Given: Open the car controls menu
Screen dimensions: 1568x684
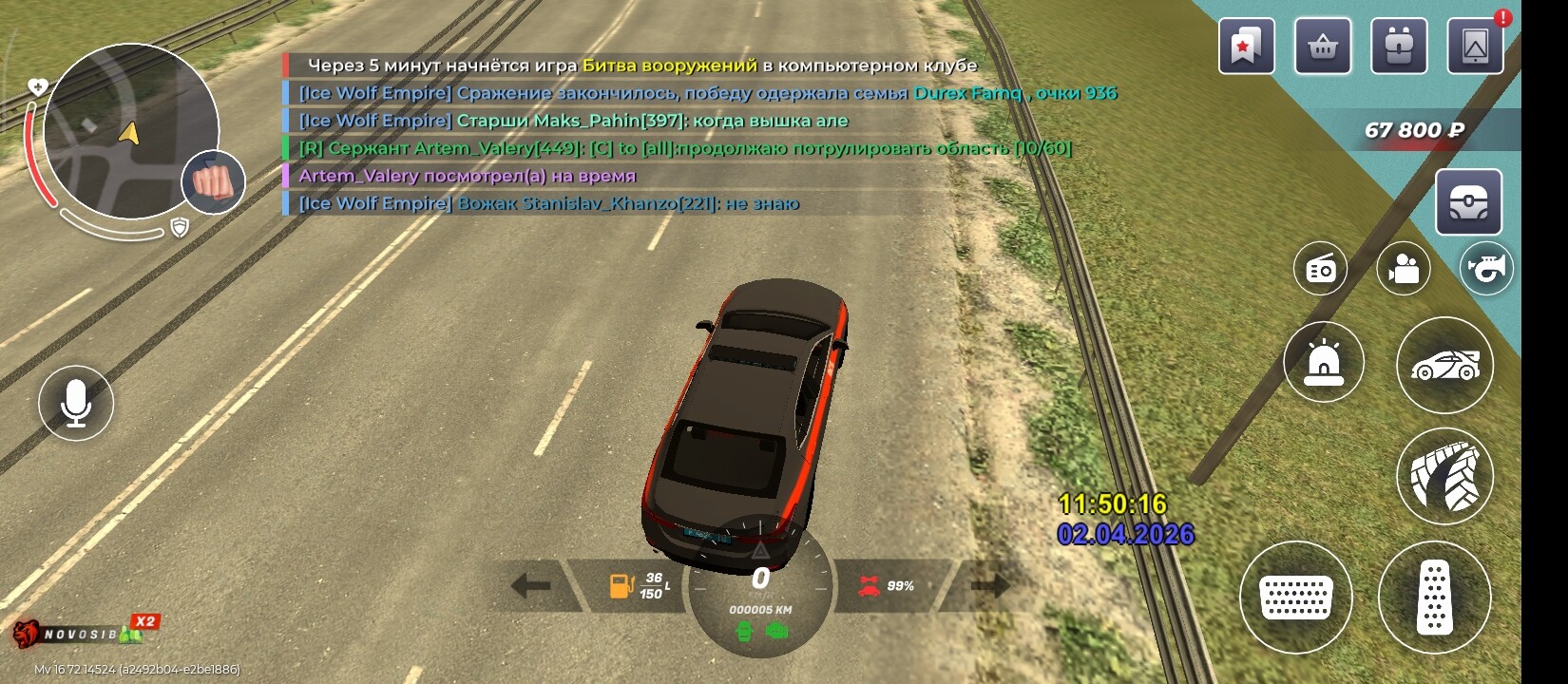Looking at the screenshot, I should pyautogui.click(x=1444, y=365).
